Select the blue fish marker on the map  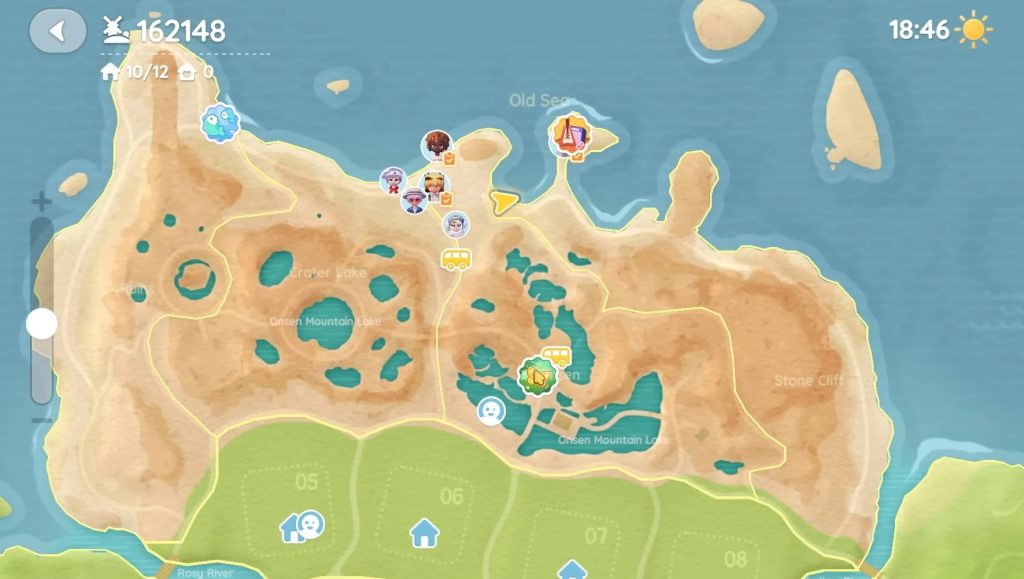[x=219, y=124]
